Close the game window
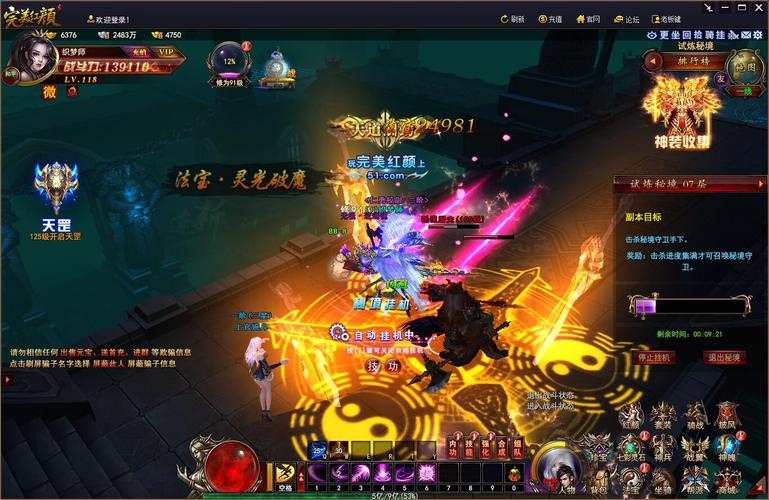Viewport: 769px width, 500px height. pyautogui.click(x=756, y=8)
